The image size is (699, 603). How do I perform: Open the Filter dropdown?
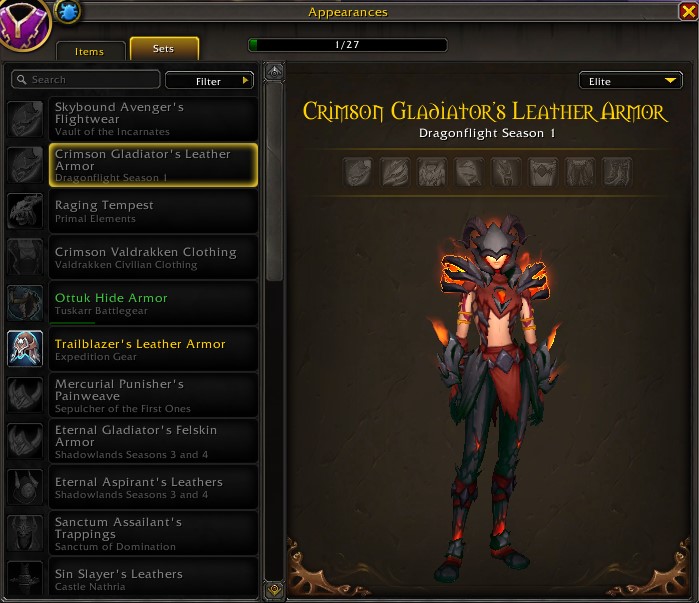tap(209, 81)
